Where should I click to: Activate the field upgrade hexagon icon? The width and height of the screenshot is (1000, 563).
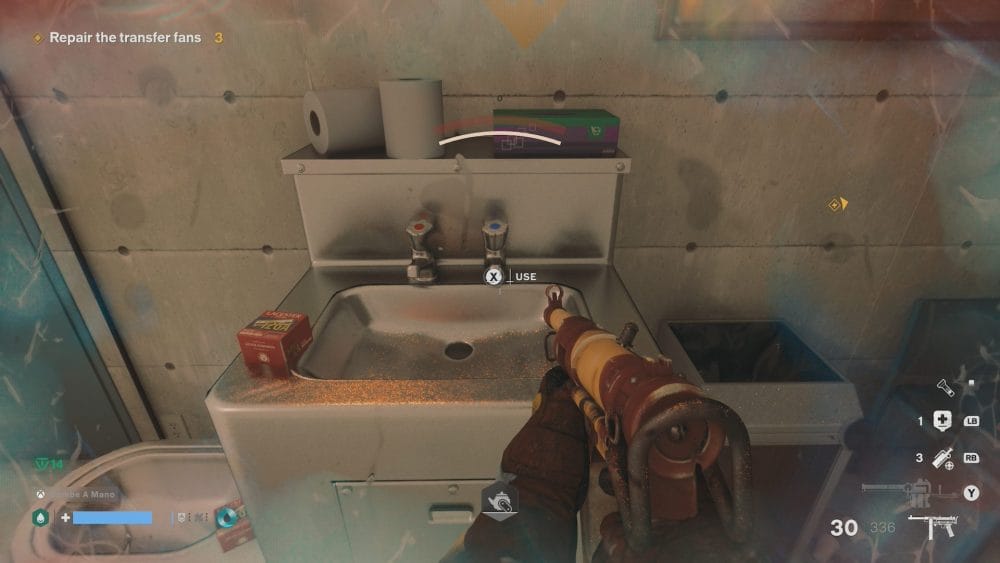point(500,499)
